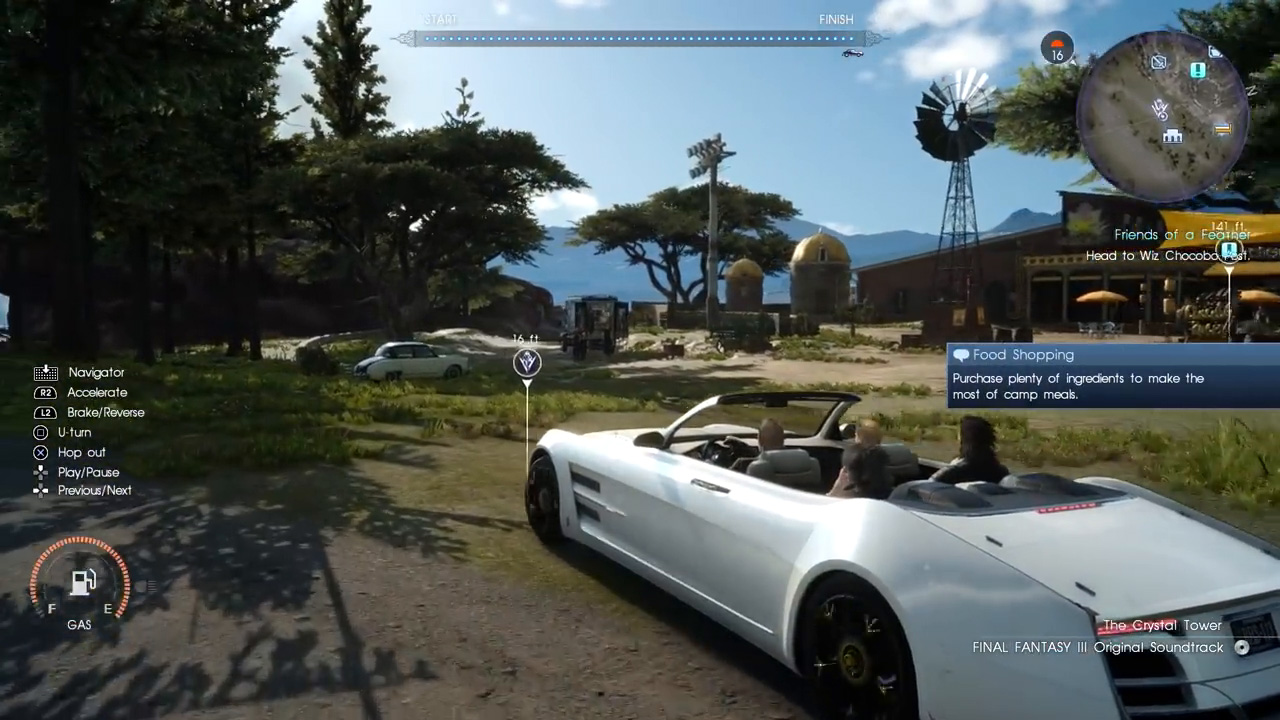Screen dimensions: 1280x720
Task: Select the teal exclamation quest marker on minimap
Action: click(1197, 70)
